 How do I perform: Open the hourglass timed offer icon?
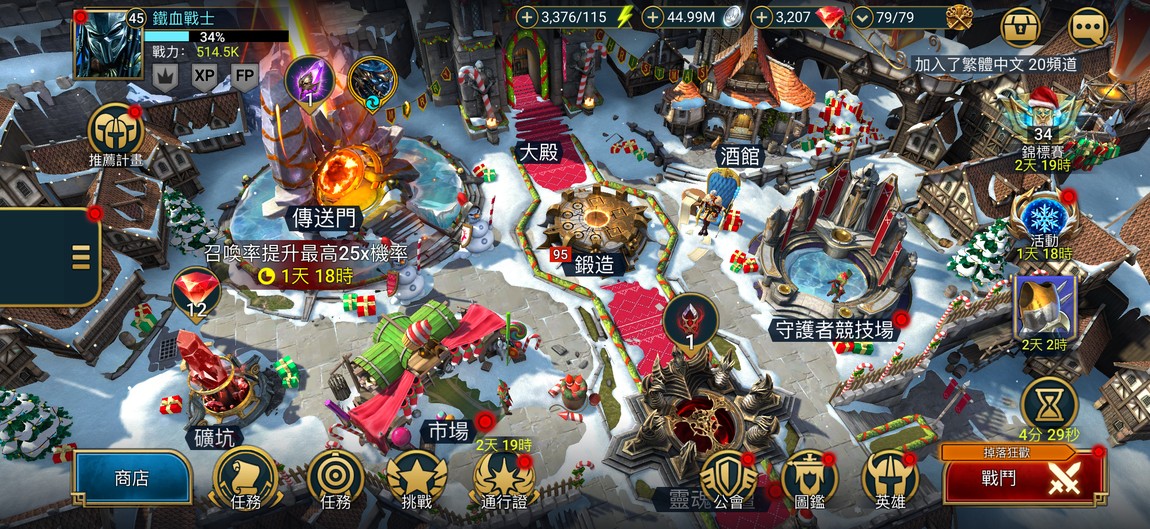coord(1049,402)
